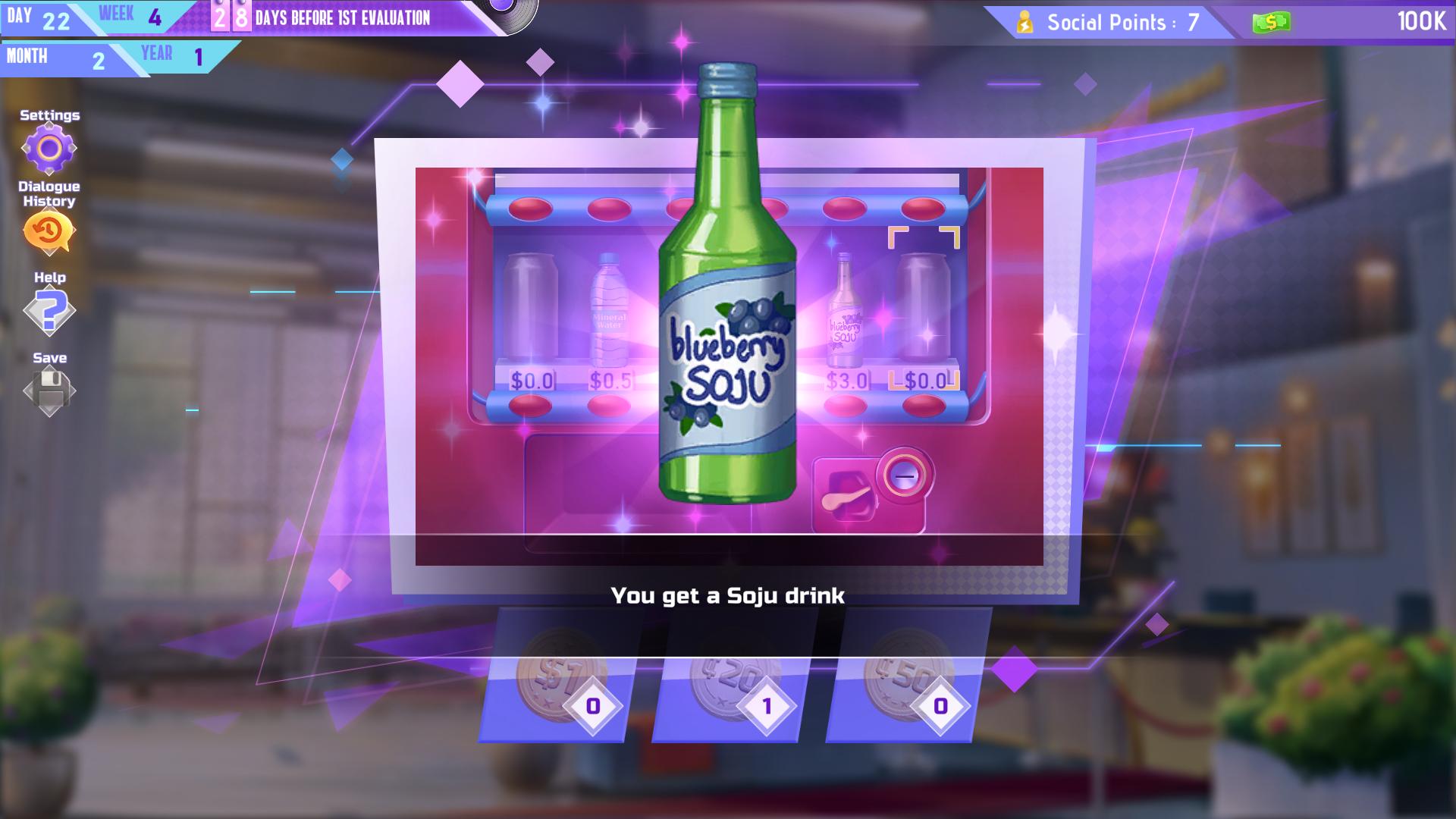Click the money bill icon near 100K
Screen dimensions: 1456x819
point(1272,22)
